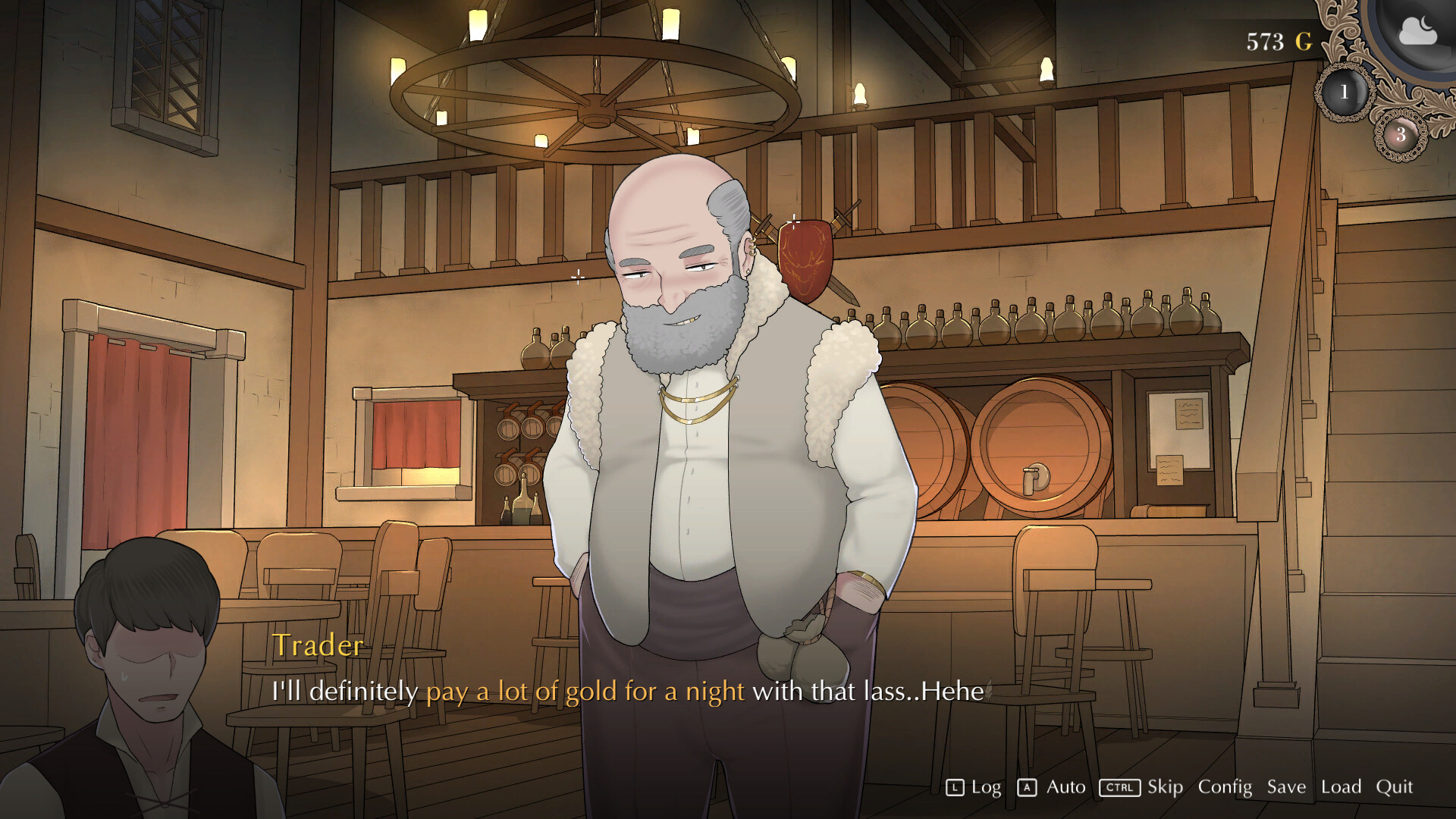Open the Load menu
This screenshot has width=1456, height=819.
pyautogui.click(x=1341, y=787)
